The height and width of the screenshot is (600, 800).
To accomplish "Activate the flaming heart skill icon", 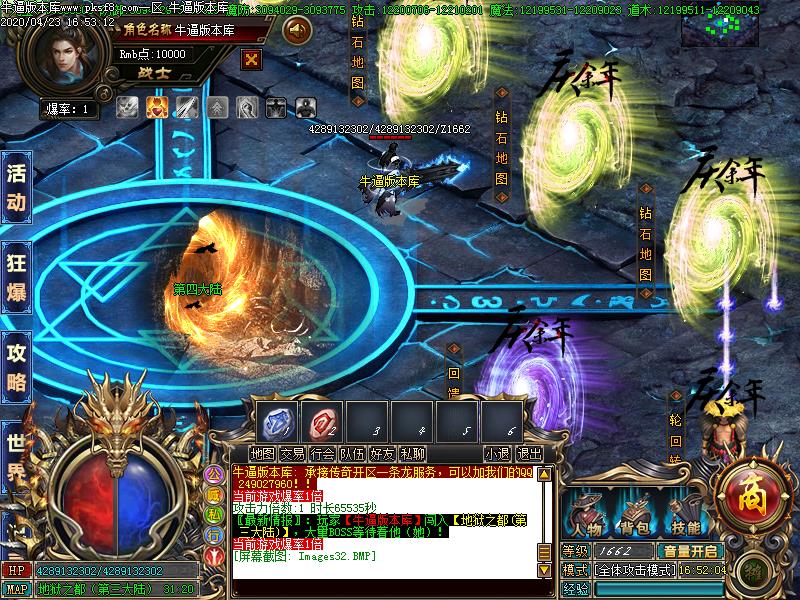I will tap(156, 107).
